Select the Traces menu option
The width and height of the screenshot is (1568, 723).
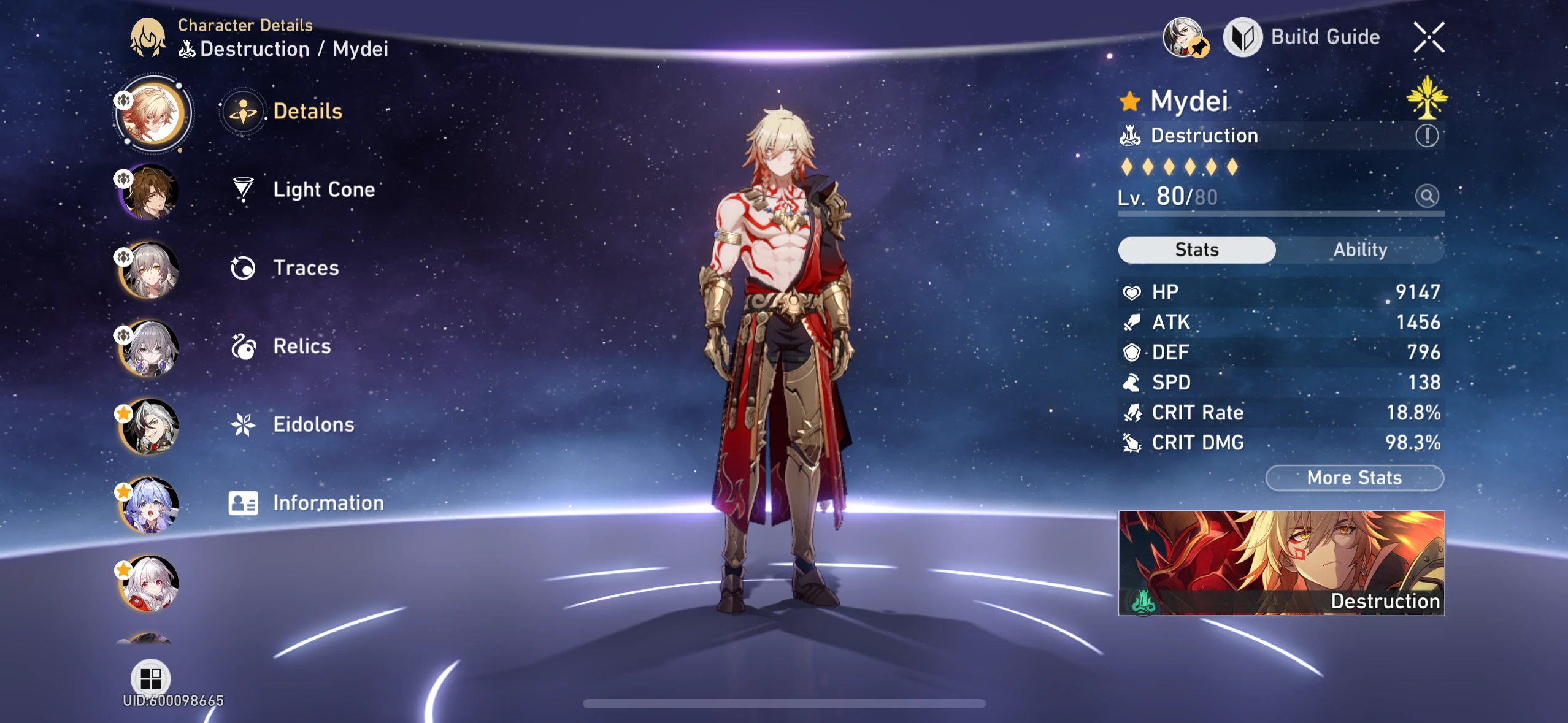pos(305,267)
